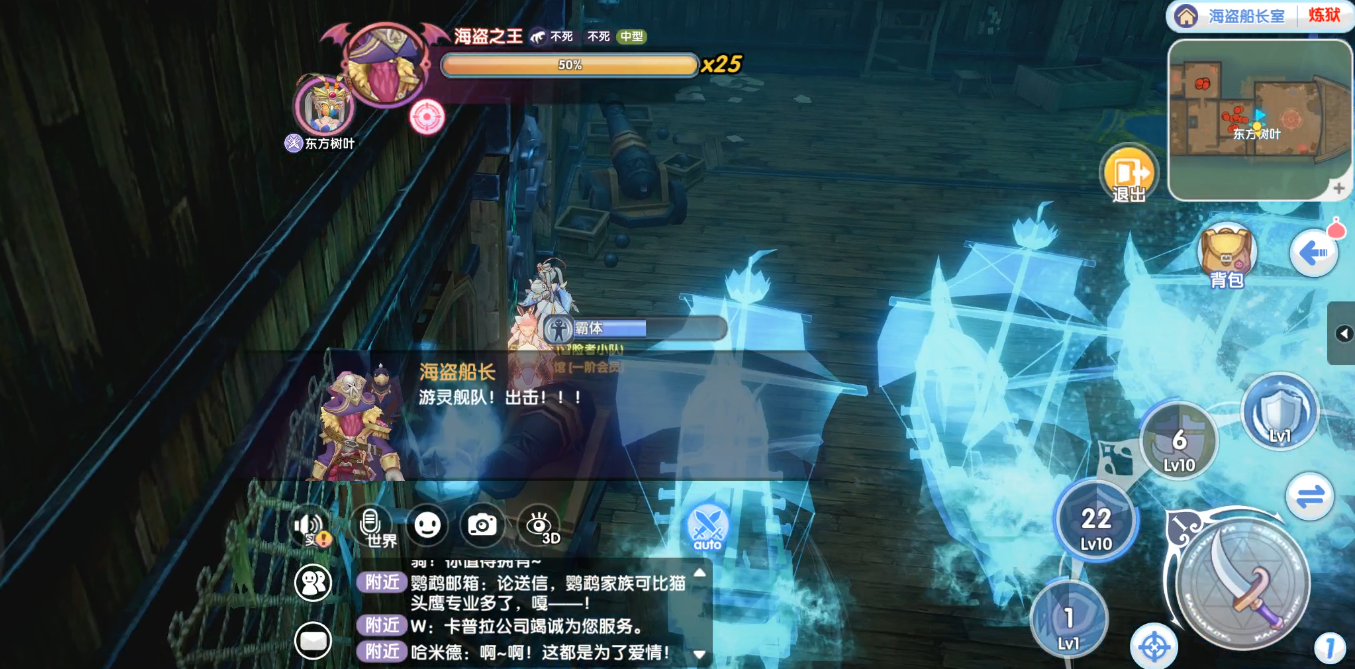
Task: Click the blue left-arrow menu button
Action: click(1313, 253)
